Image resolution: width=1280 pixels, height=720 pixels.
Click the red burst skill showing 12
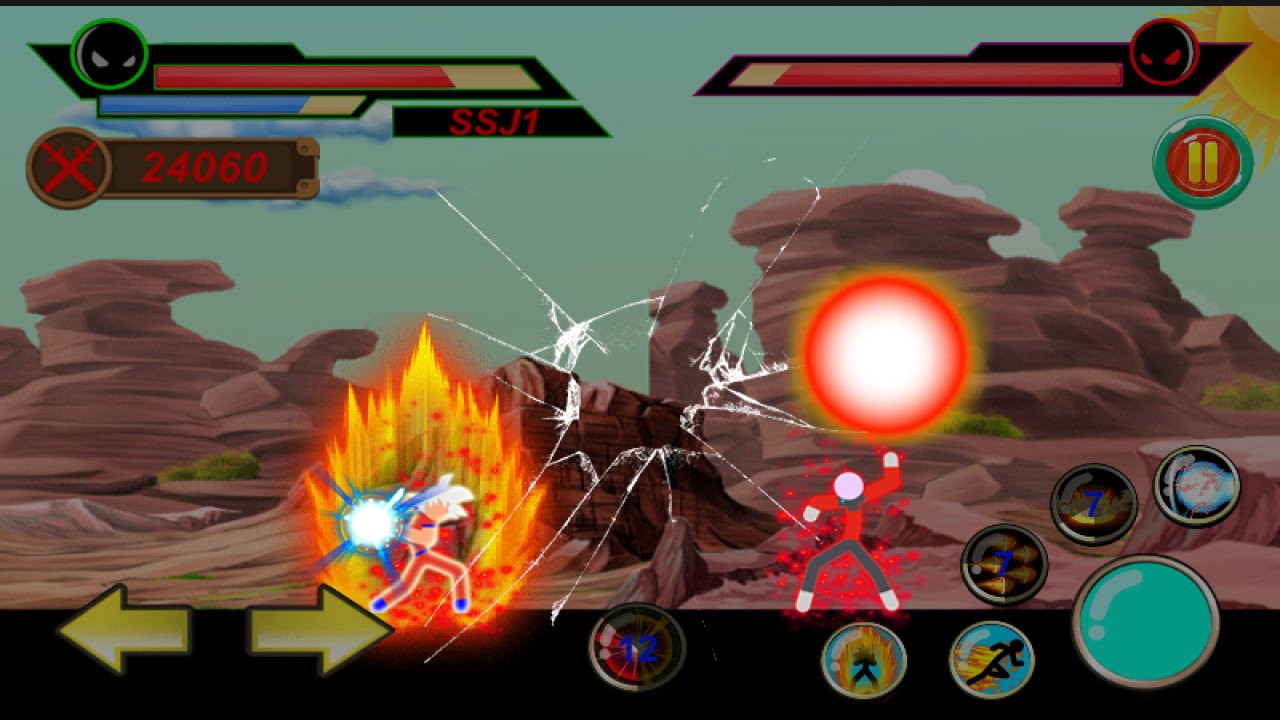(x=637, y=648)
